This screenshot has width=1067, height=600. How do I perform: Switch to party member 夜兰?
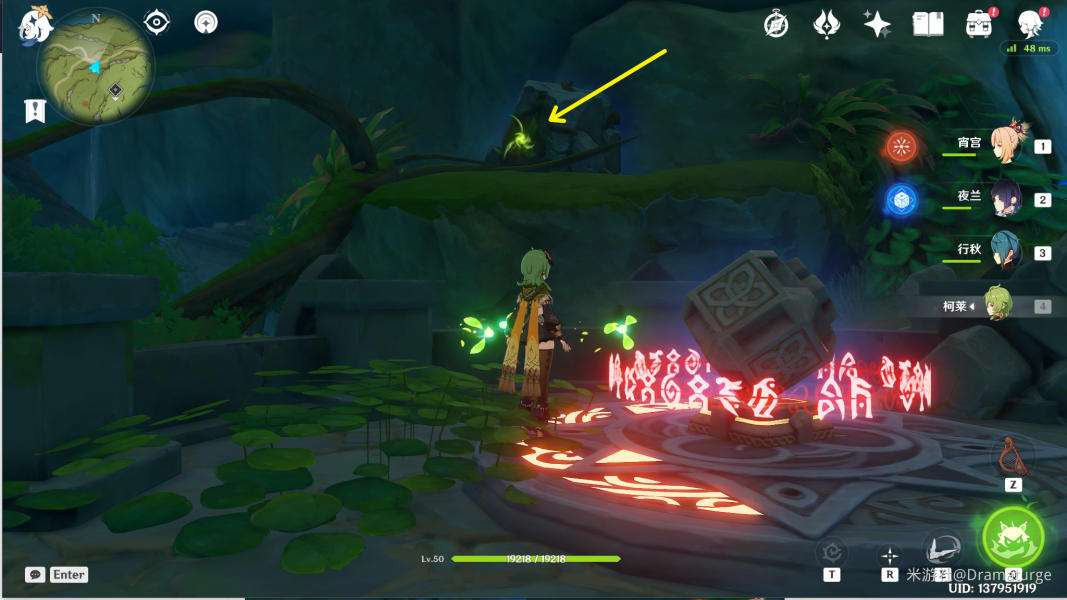coord(1005,199)
